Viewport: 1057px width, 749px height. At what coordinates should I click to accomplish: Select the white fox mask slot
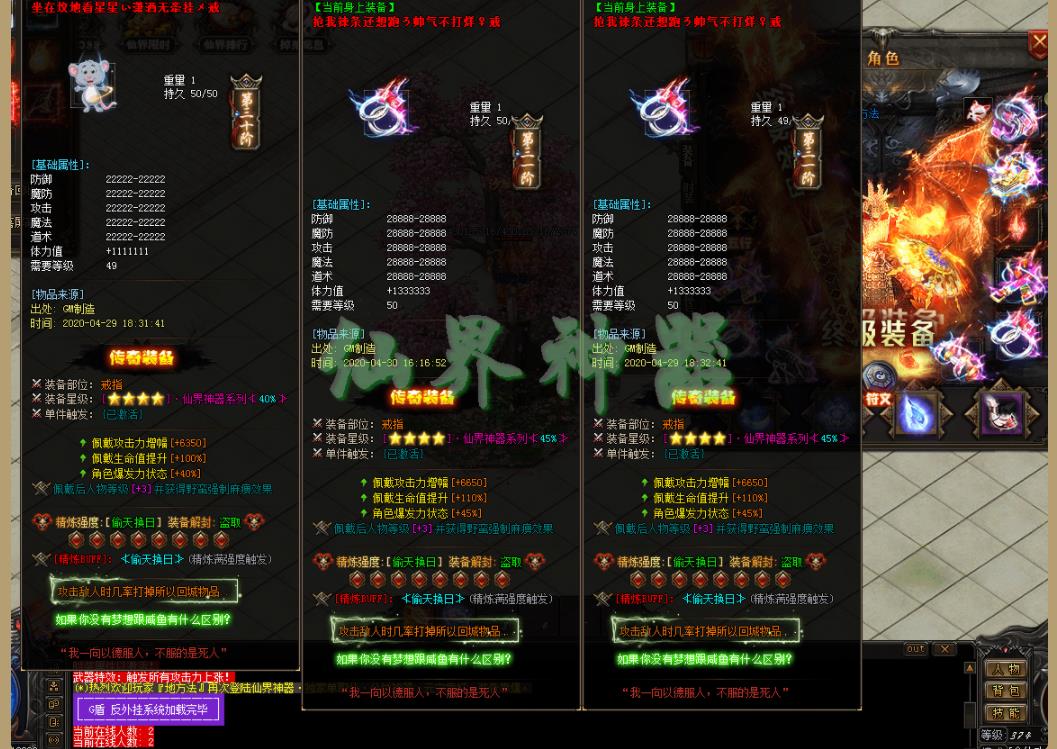point(1001,413)
